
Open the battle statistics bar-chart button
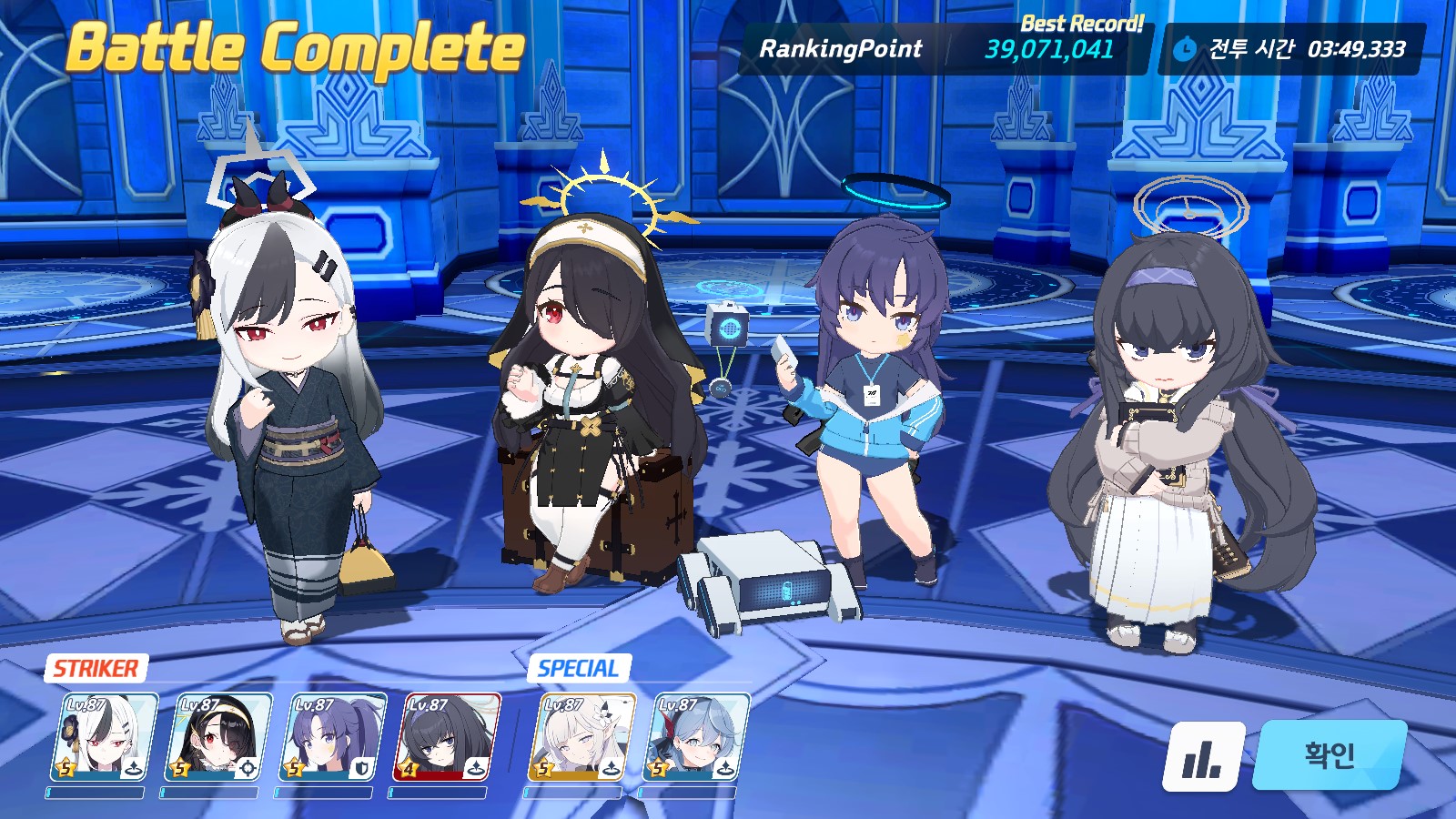(x=1203, y=756)
